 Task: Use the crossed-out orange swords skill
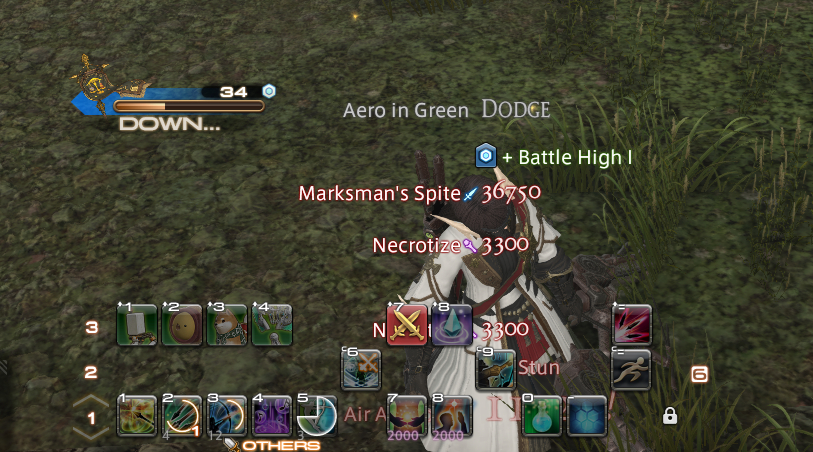pyautogui.click(x=361, y=370)
